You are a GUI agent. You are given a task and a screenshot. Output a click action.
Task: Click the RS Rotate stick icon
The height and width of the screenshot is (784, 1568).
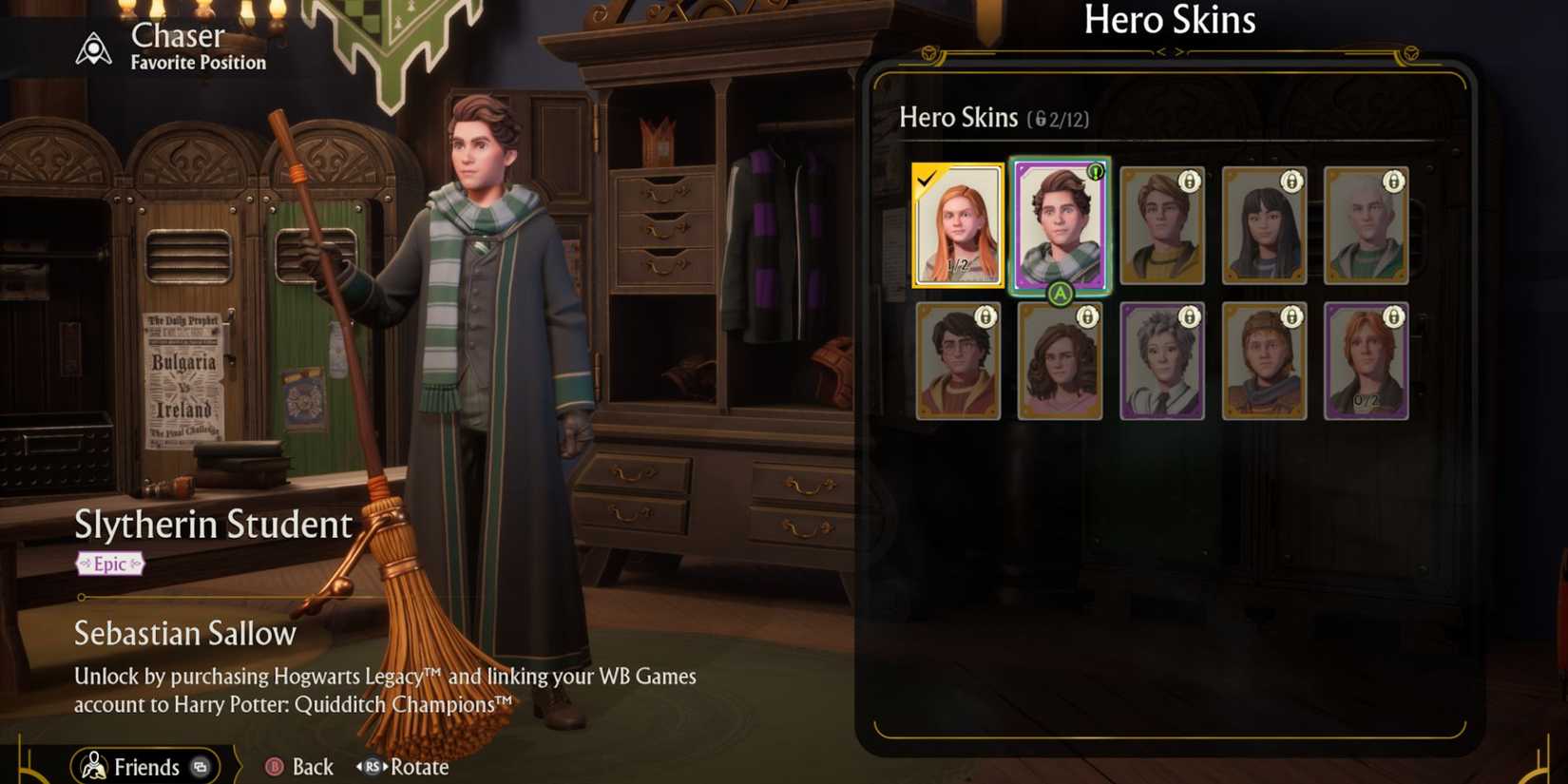[x=372, y=767]
